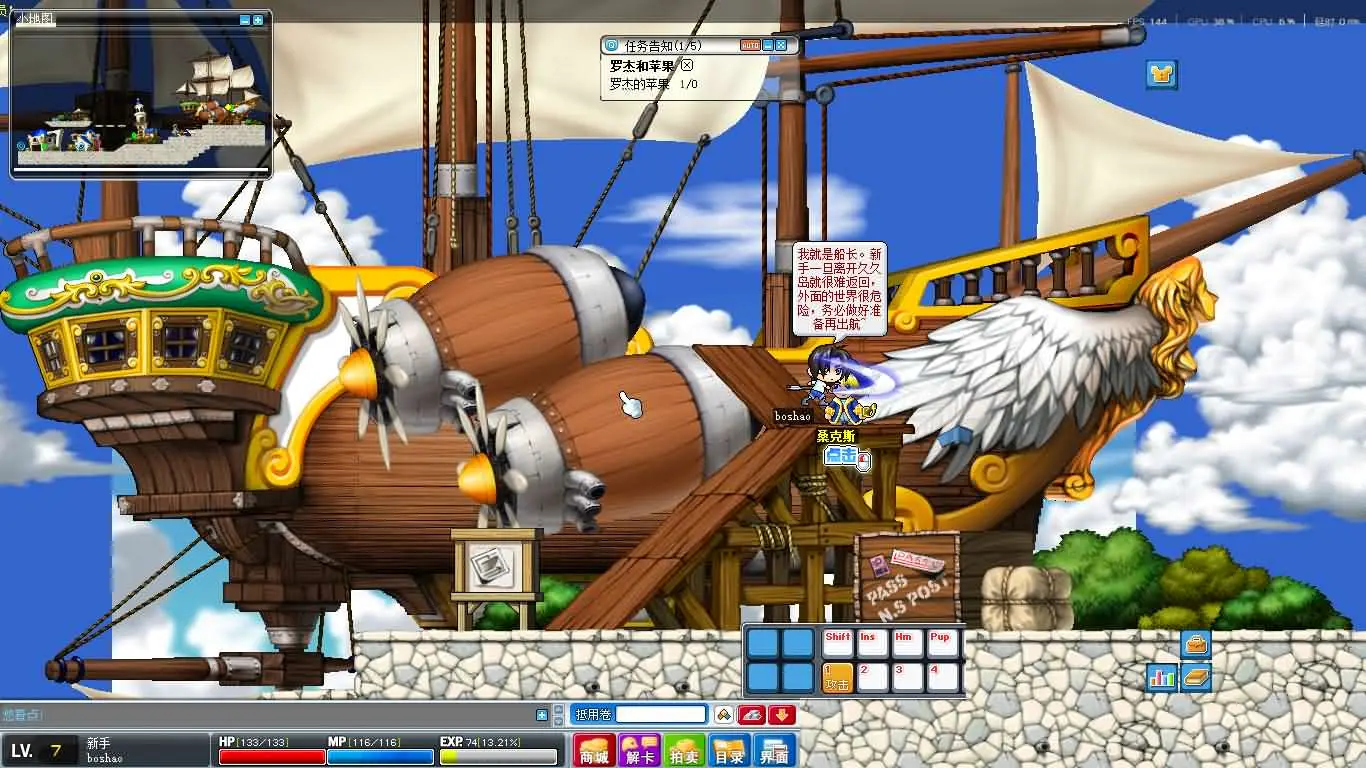The width and height of the screenshot is (1366, 768).
Task: Select the 攻击 attack quick slot
Action: [x=837, y=678]
